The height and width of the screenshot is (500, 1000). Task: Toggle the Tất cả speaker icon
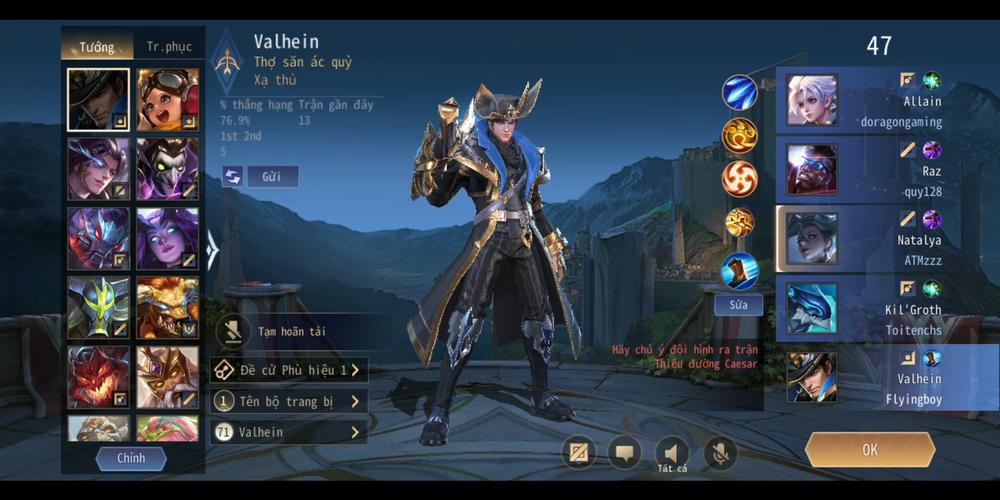pos(672,453)
